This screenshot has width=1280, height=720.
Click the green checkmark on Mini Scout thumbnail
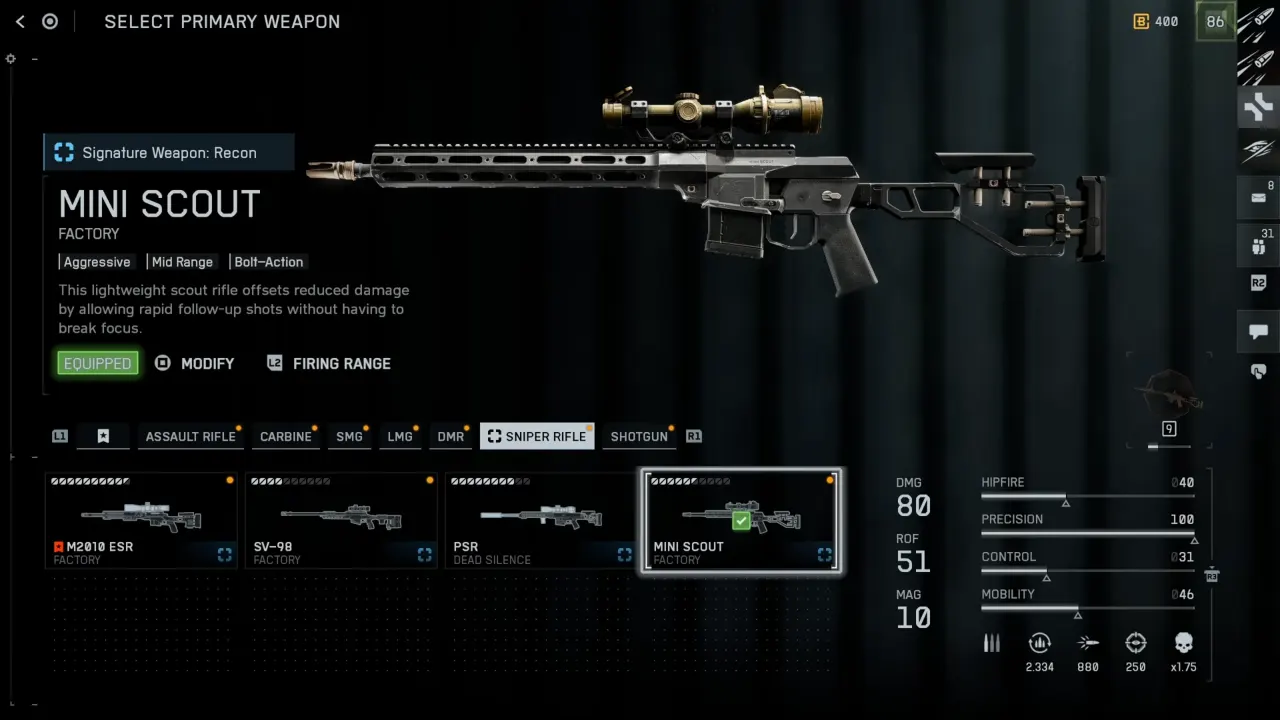[x=741, y=520]
